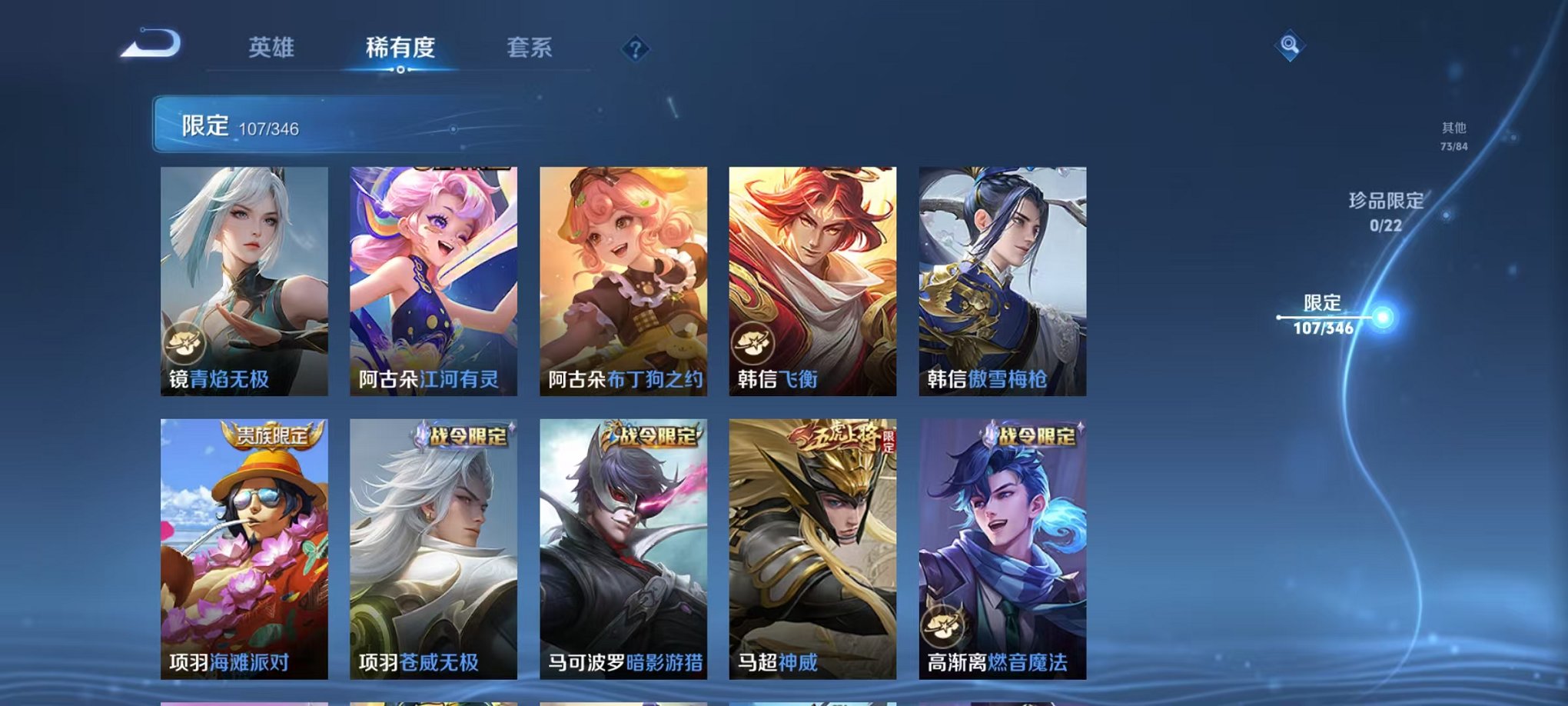Select the 阿古朵布丁狗之约 skin card

click(620, 281)
